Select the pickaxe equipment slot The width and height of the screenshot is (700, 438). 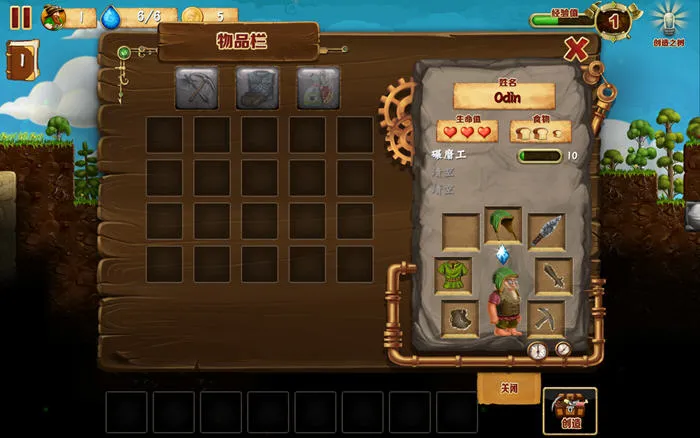tap(546, 319)
